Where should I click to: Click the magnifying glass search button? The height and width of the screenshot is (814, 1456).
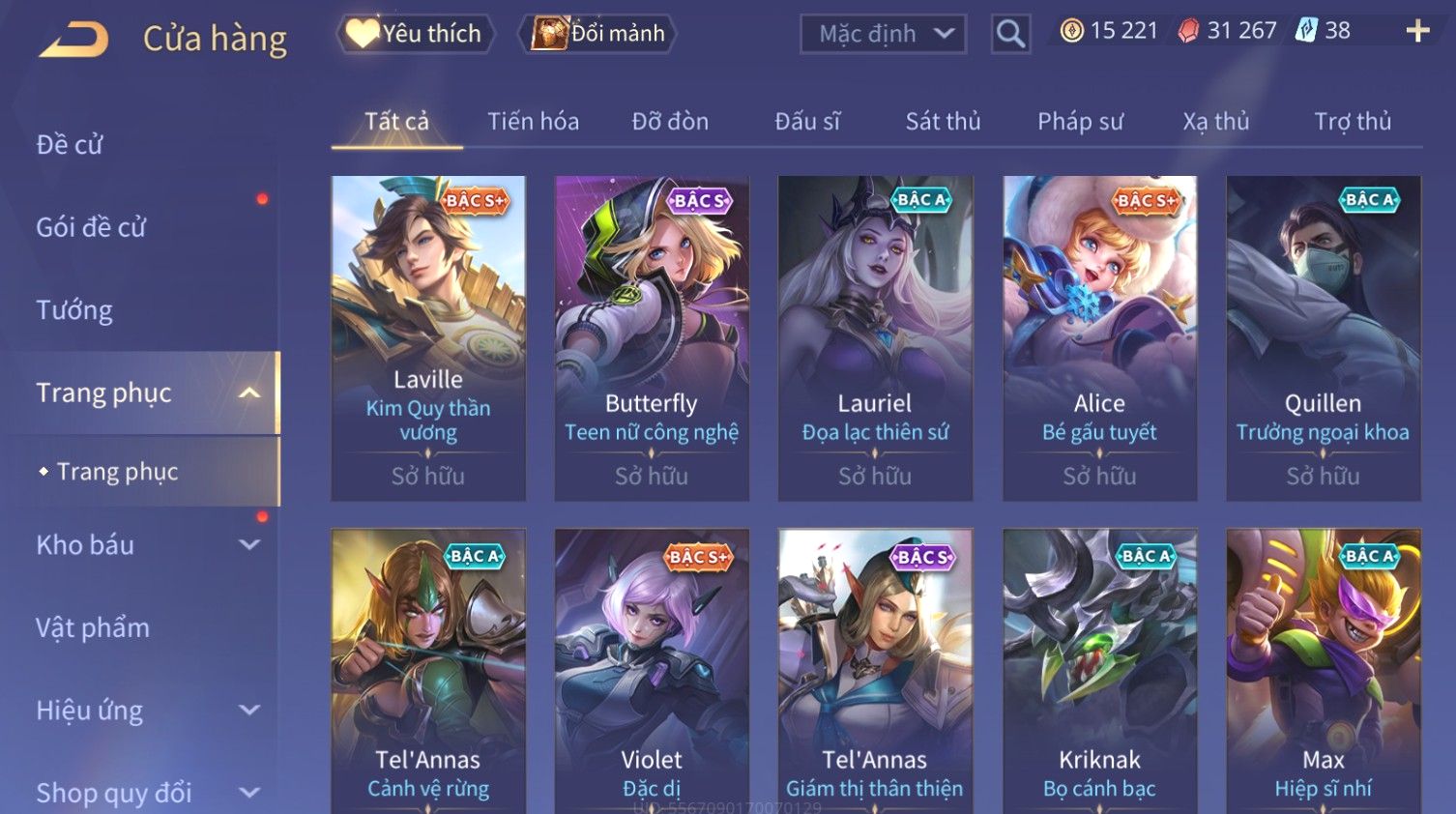[1010, 34]
